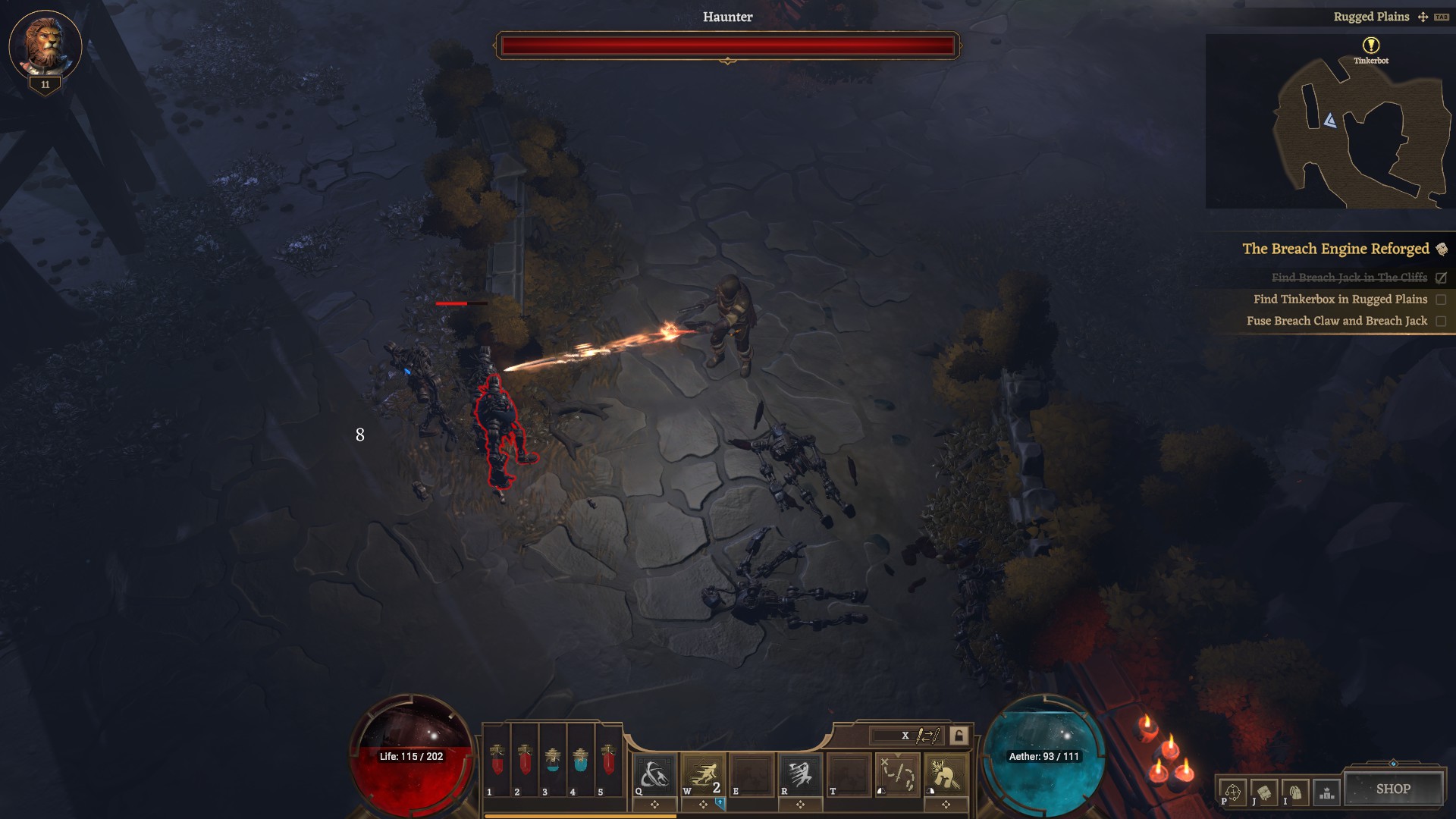The width and height of the screenshot is (1456, 819).
Task: Activate the R charge skill
Action: coord(800,775)
